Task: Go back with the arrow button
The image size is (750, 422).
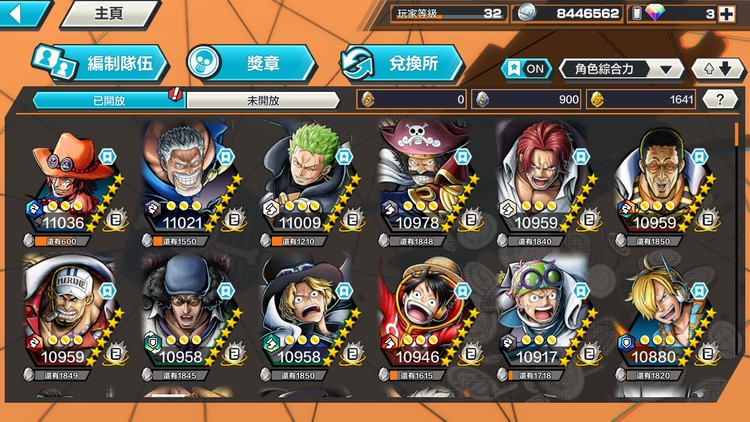Action: pos(22,13)
